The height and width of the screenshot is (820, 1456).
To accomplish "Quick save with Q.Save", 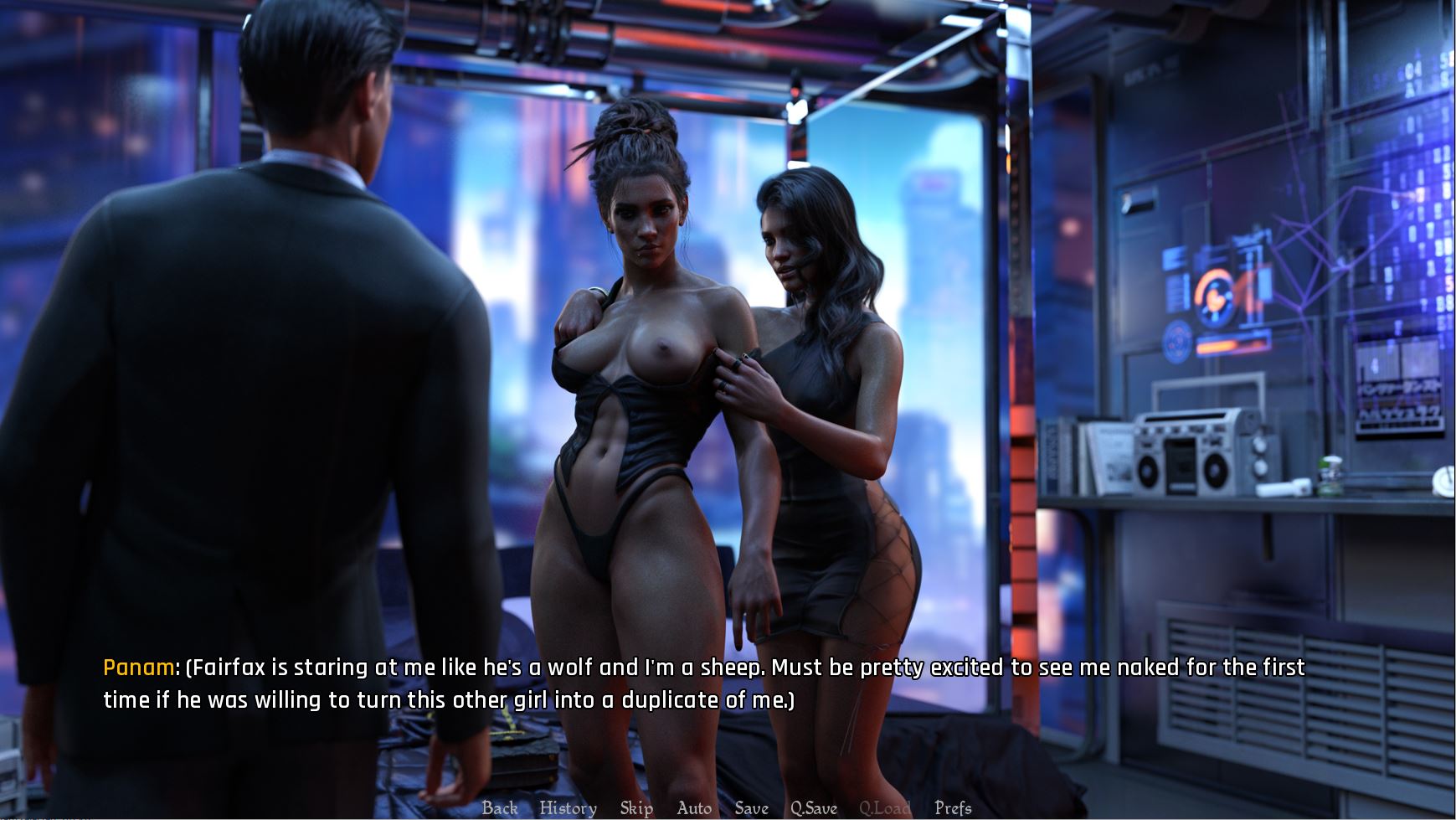I will [814, 808].
